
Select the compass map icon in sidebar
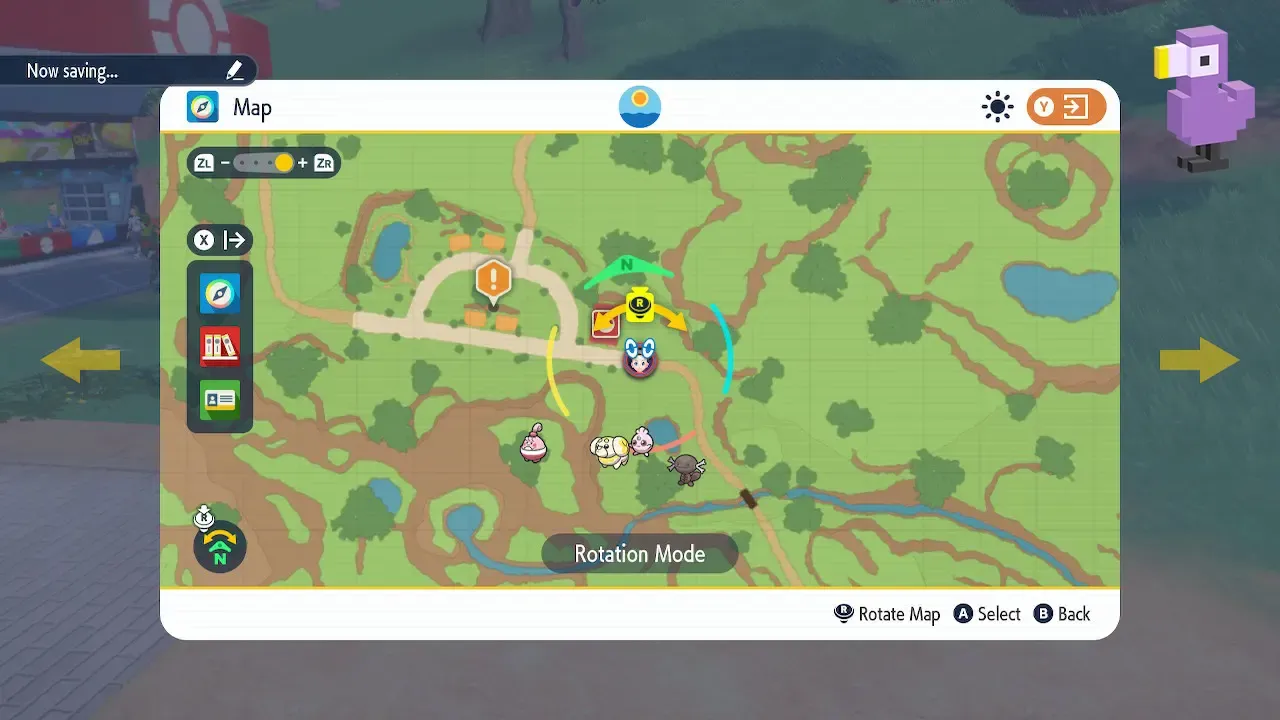click(x=219, y=294)
